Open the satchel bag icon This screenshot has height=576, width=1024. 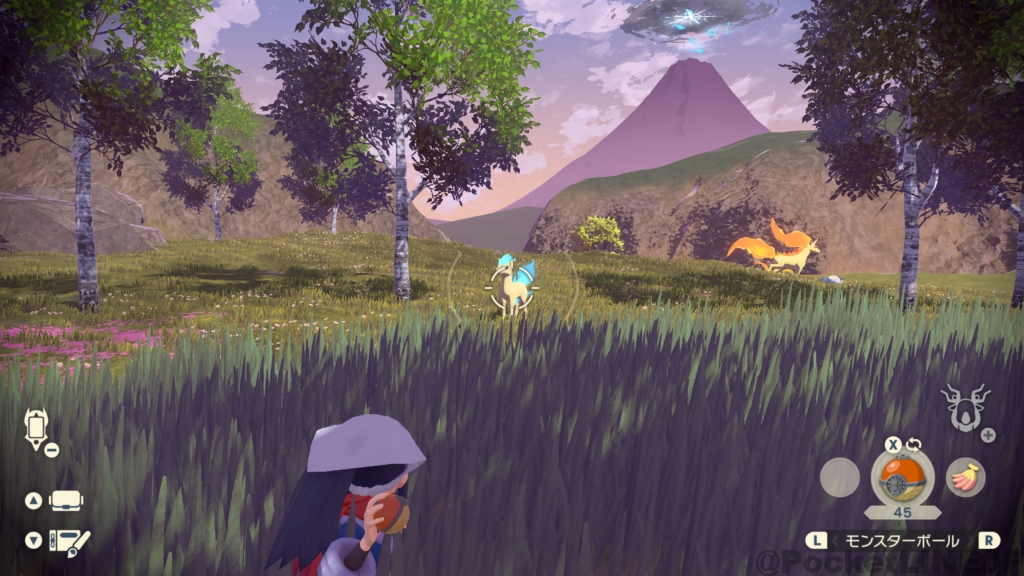66,500
